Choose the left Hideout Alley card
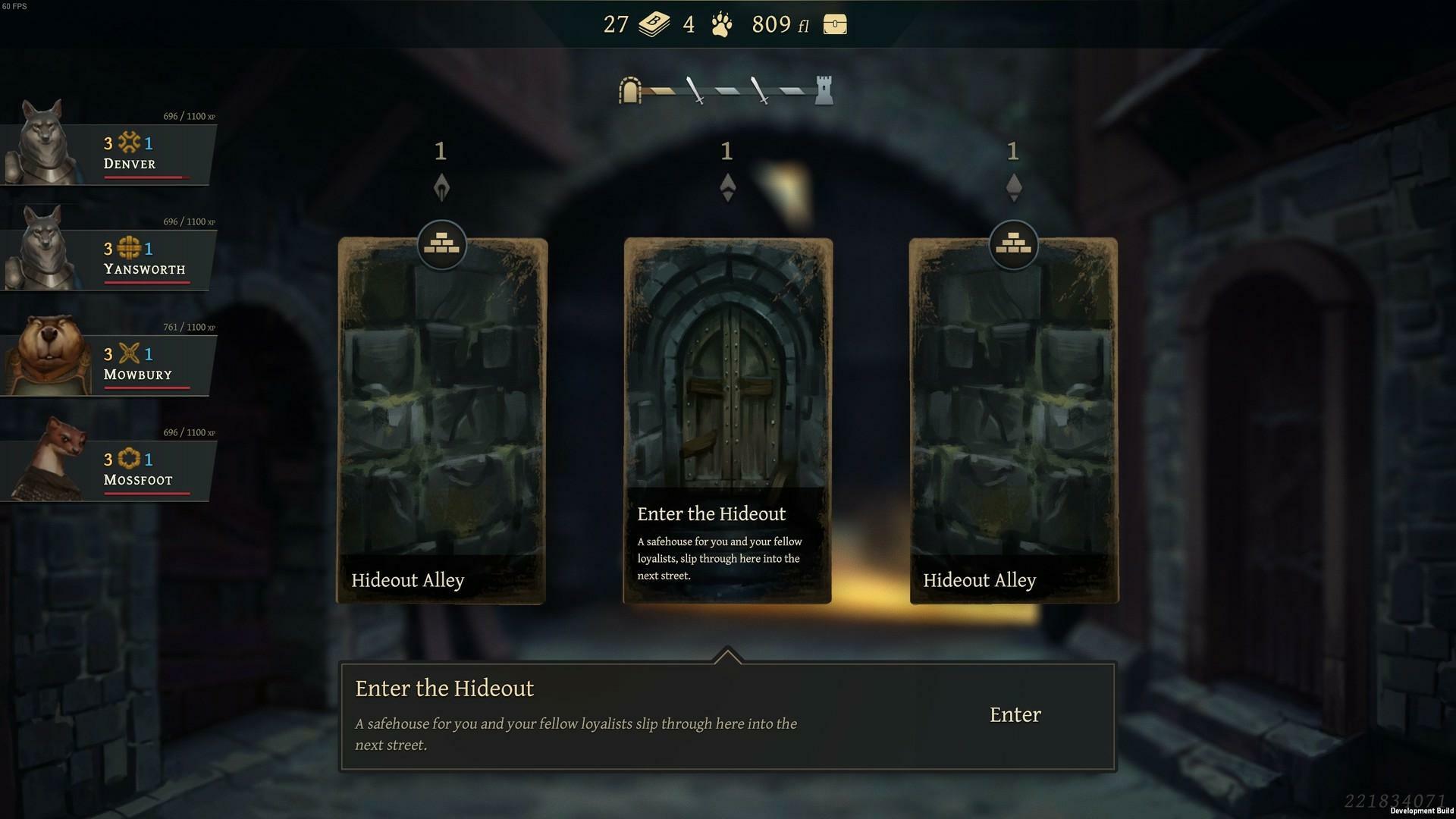Viewport: 1456px width, 819px height. tap(441, 417)
